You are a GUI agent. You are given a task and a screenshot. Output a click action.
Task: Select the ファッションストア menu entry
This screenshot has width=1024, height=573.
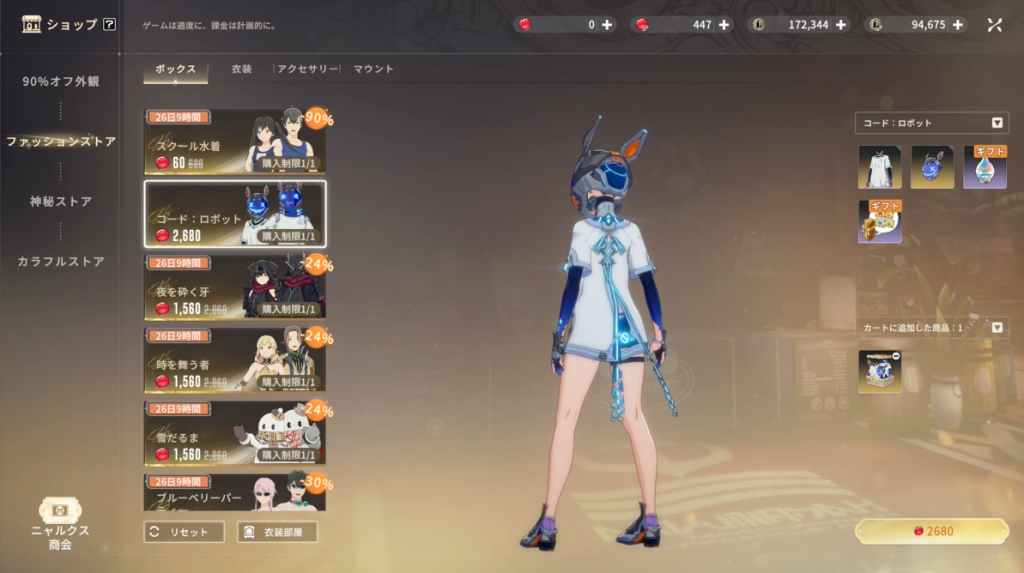click(61, 142)
